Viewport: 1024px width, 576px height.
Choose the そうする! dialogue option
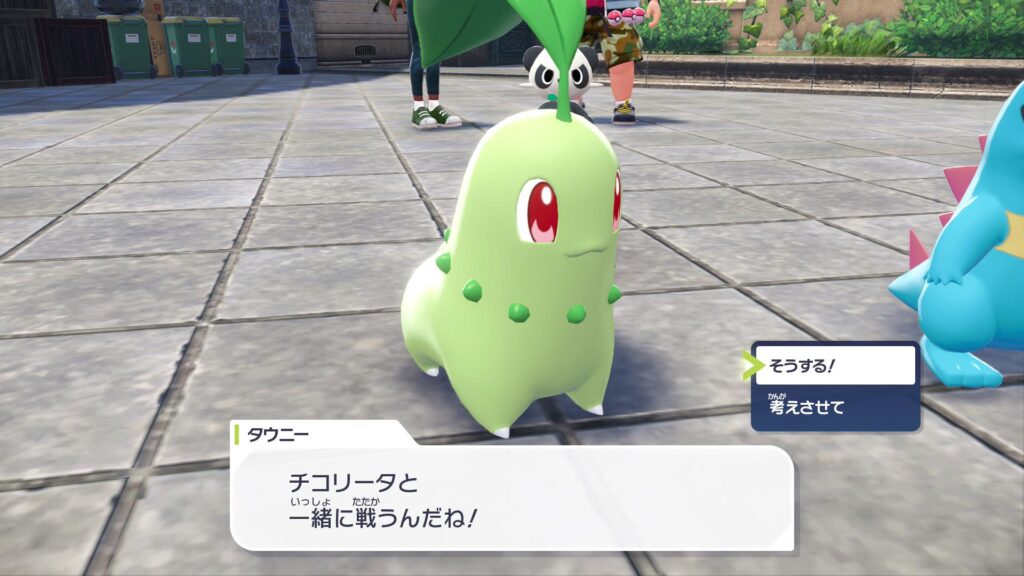click(834, 366)
